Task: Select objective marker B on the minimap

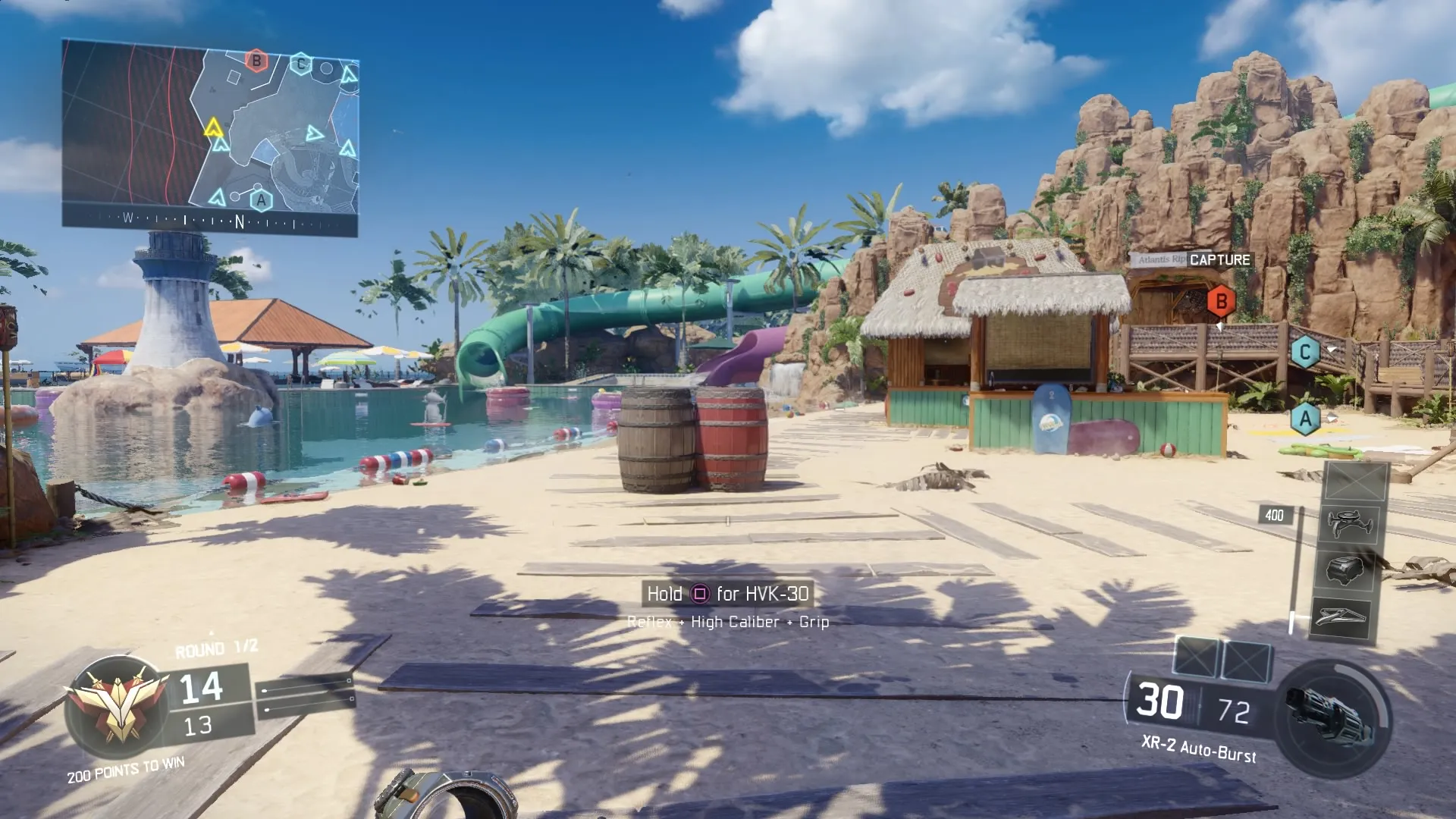Action: [x=256, y=61]
